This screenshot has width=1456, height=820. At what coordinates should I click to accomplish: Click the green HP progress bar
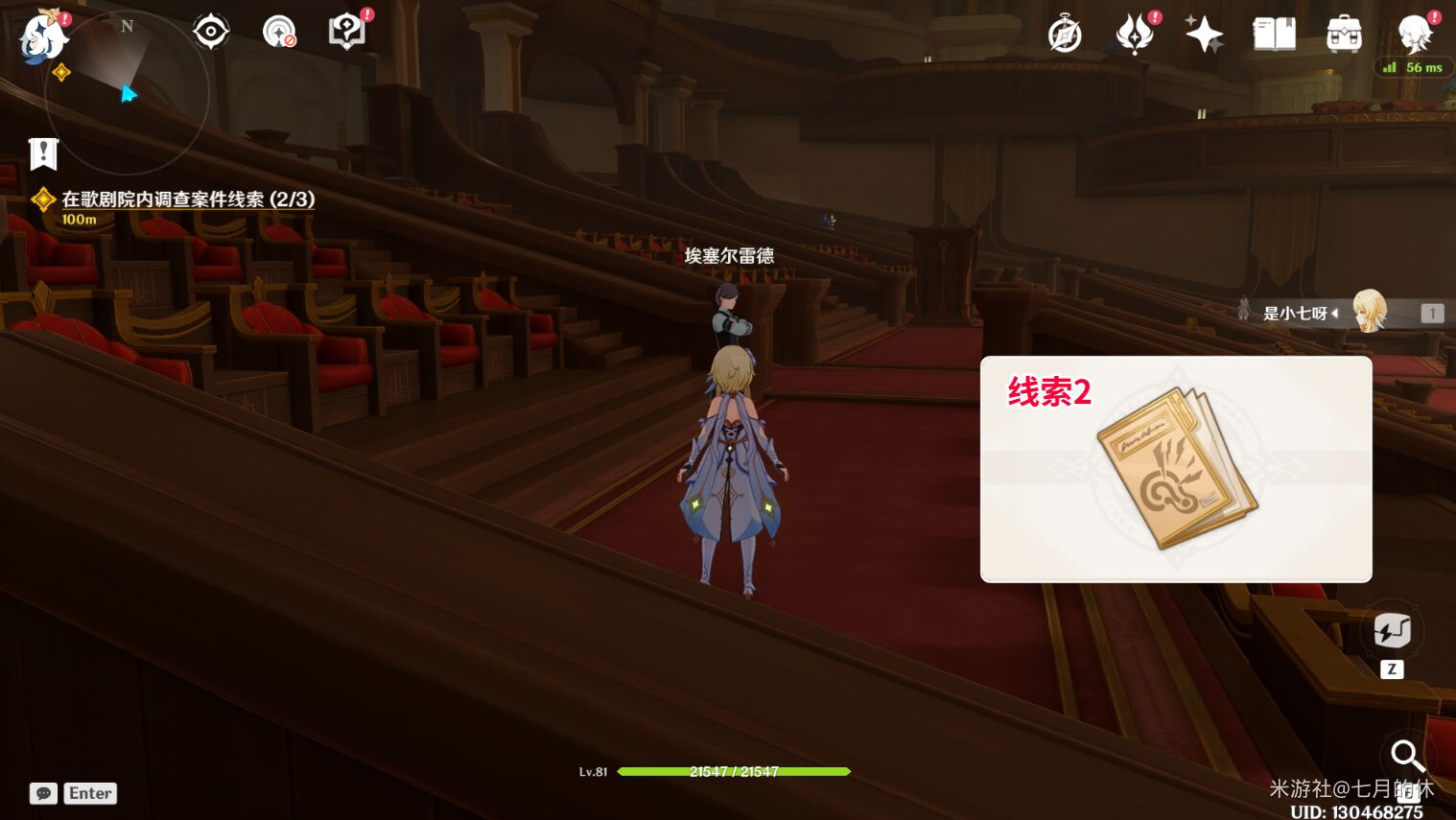(x=734, y=771)
